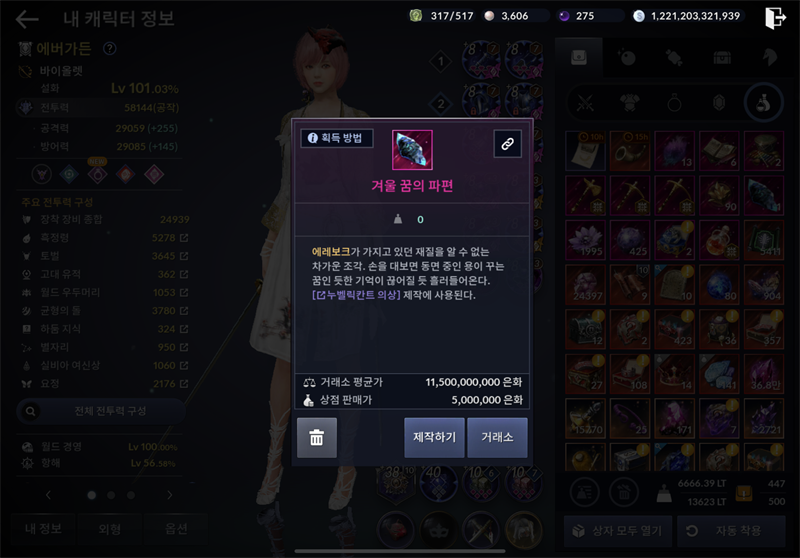Open the help question mark by 에버가든
The height and width of the screenshot is (558, 800).
coord(110,48)
